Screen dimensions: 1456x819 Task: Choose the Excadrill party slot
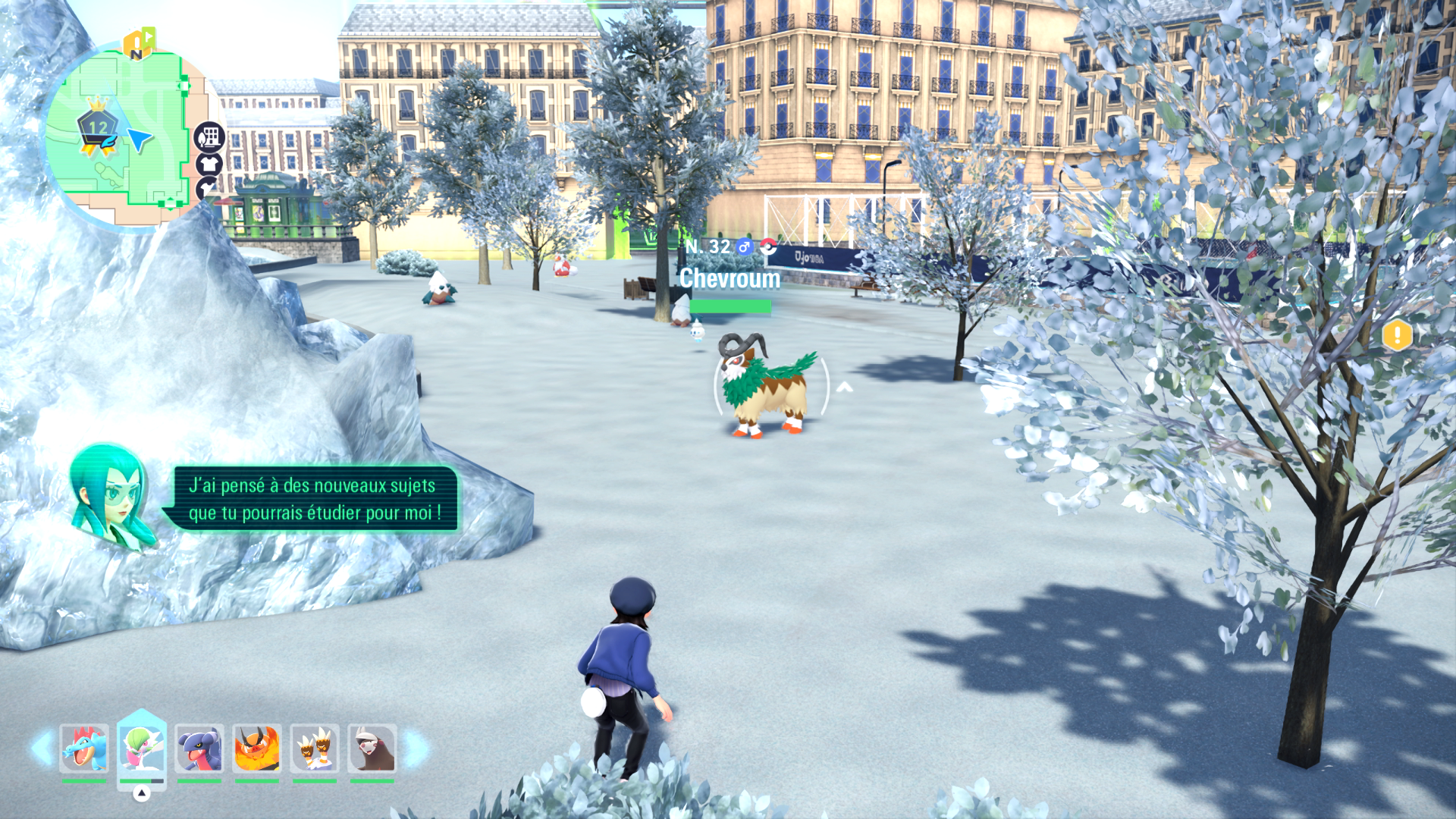[x=372, y=749]
